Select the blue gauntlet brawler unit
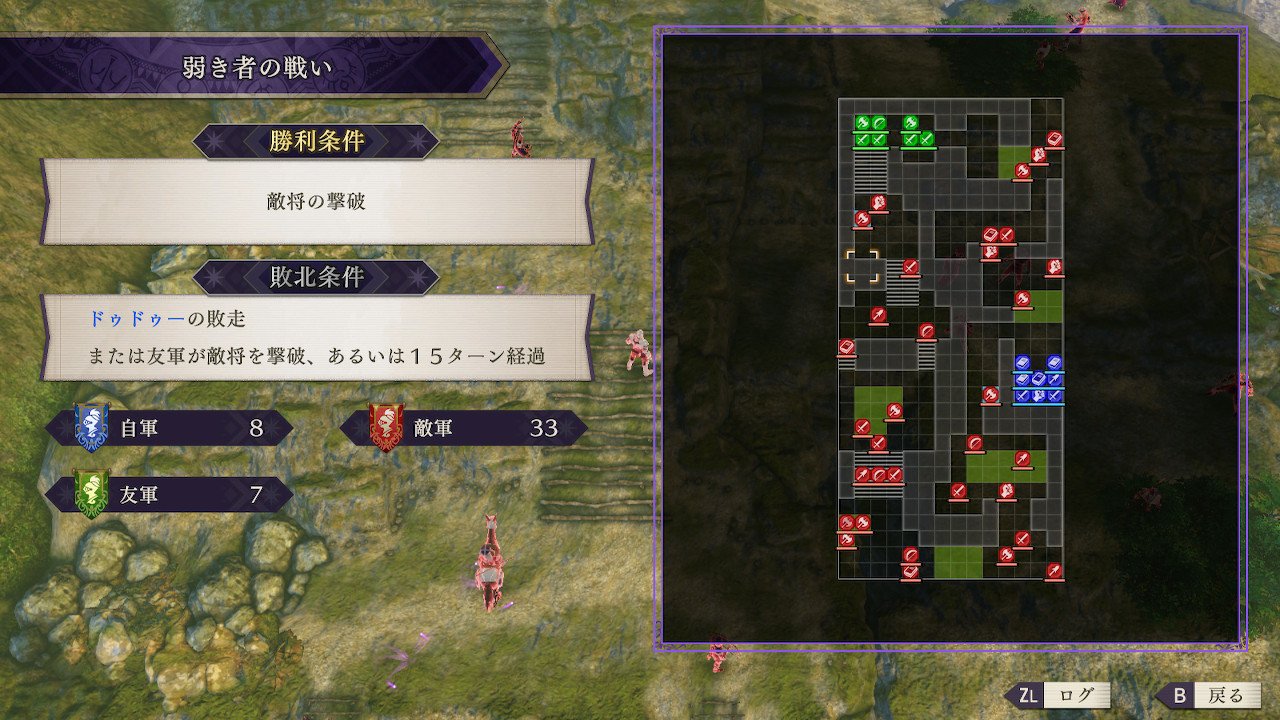Viewport: 1280px width, 720px height. point(1038,395)
